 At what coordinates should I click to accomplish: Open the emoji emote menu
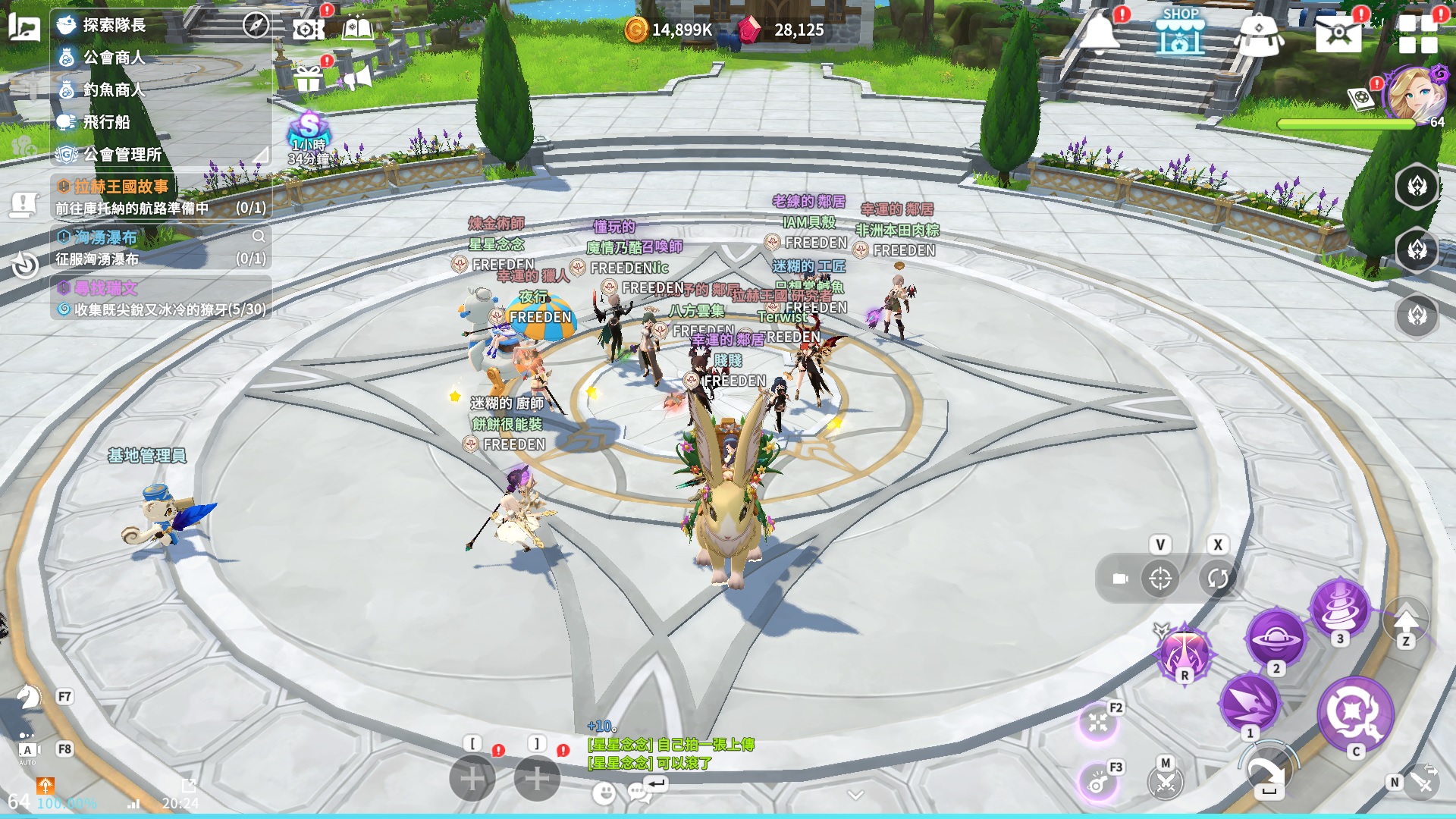pos(604,793)
